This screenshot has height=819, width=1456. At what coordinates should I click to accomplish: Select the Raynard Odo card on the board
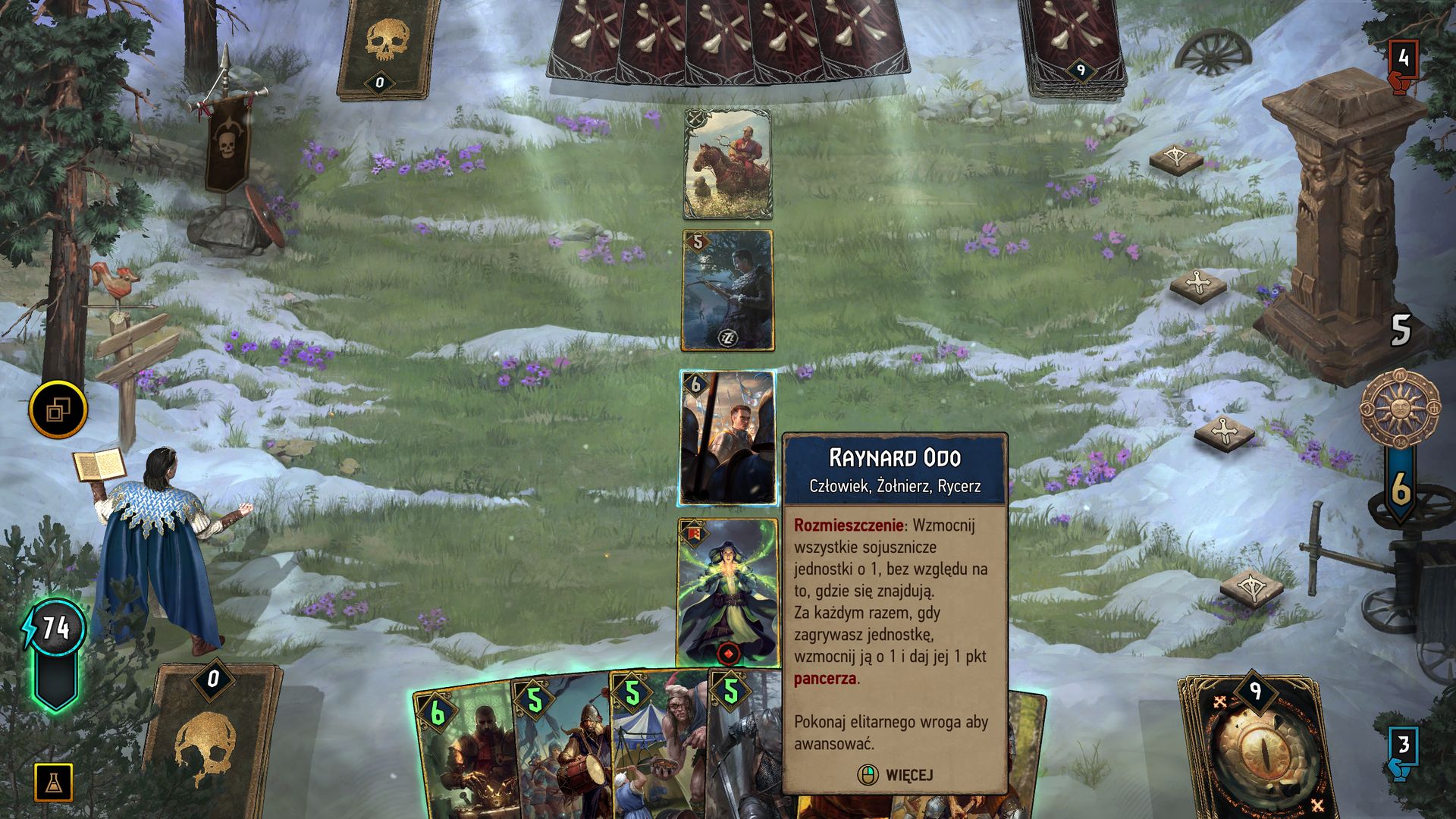[727, 438]
